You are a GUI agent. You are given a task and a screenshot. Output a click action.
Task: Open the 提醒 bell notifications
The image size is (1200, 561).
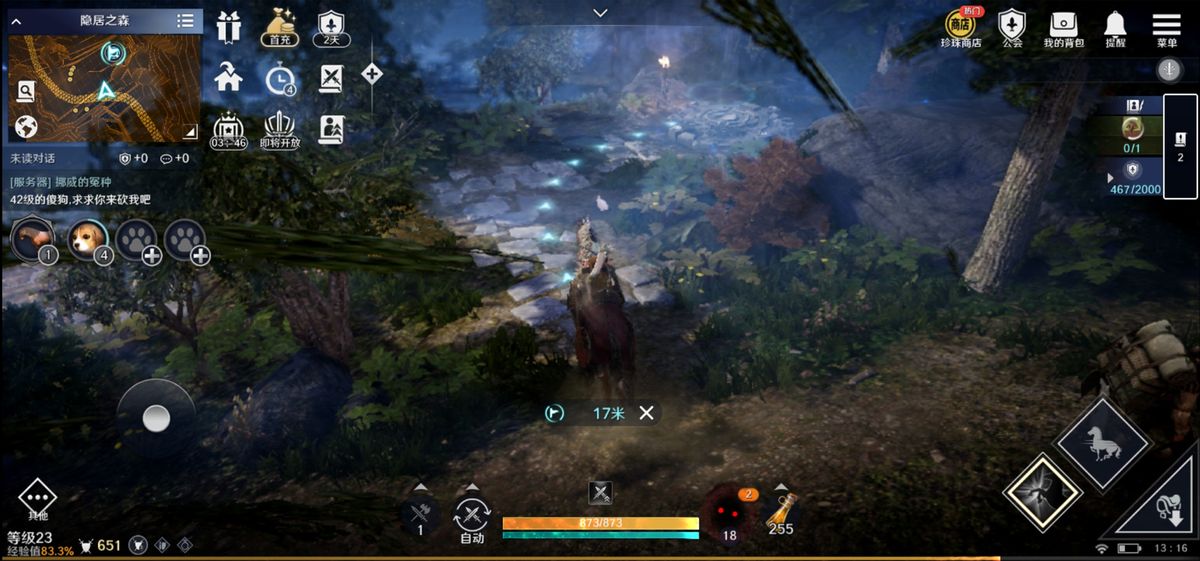tap(1115, 28)
